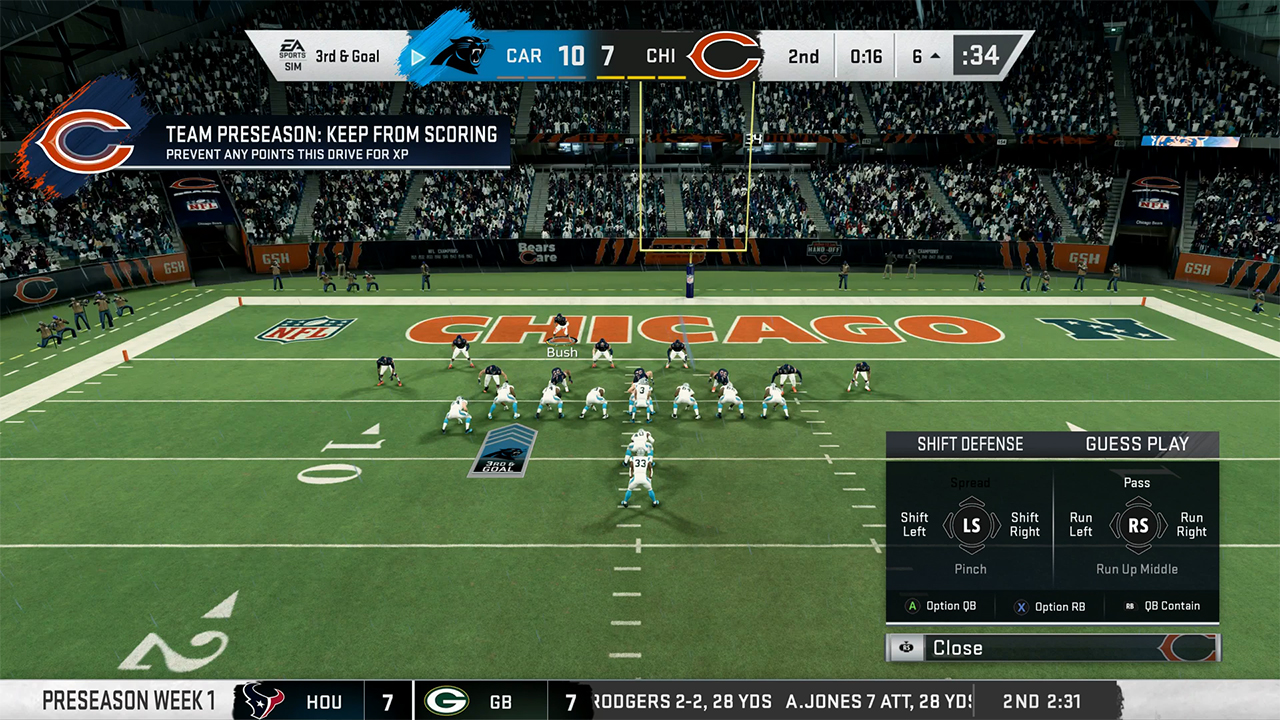1280x720 pixels.
Task: Guess Pass as the offensive play
Action: [1137, 483]
